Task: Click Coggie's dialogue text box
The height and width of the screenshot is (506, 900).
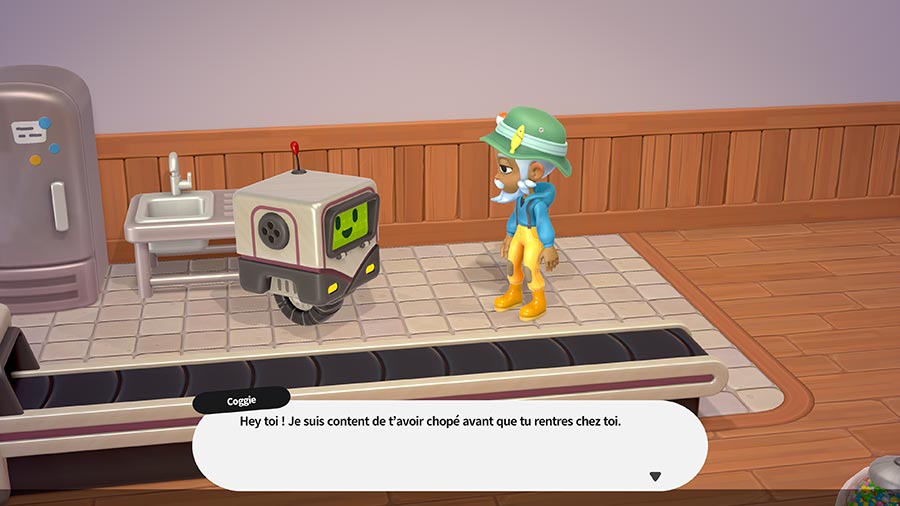Action: click(449, 446)
